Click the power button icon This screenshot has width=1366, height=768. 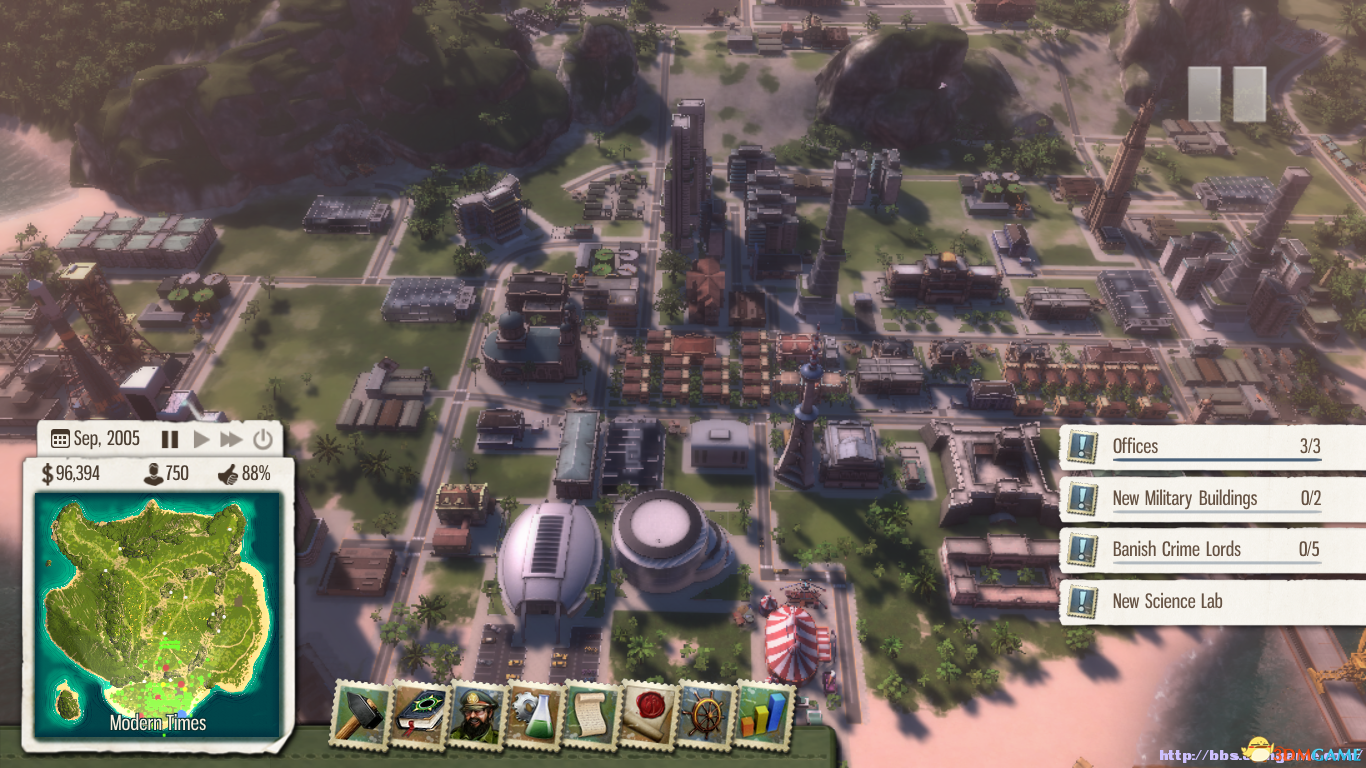(262, 439)
